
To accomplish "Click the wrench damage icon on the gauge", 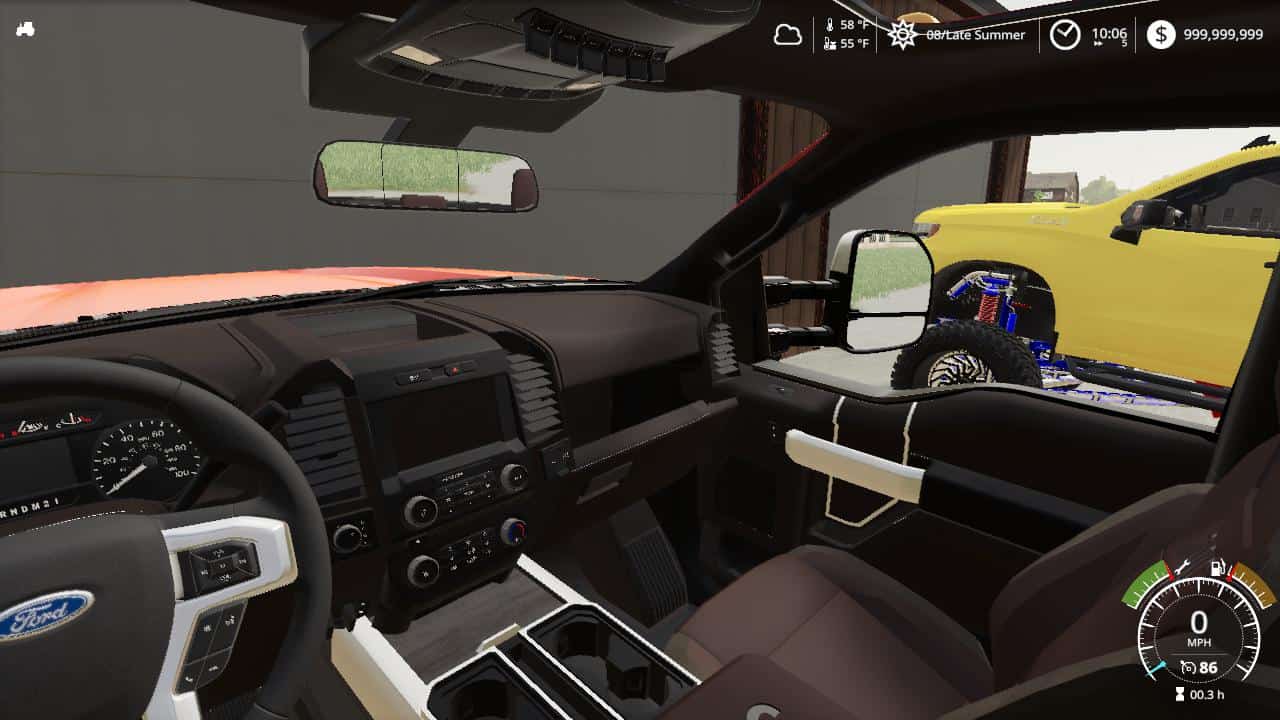I will pyautogui.click(x=1183, y=567).
